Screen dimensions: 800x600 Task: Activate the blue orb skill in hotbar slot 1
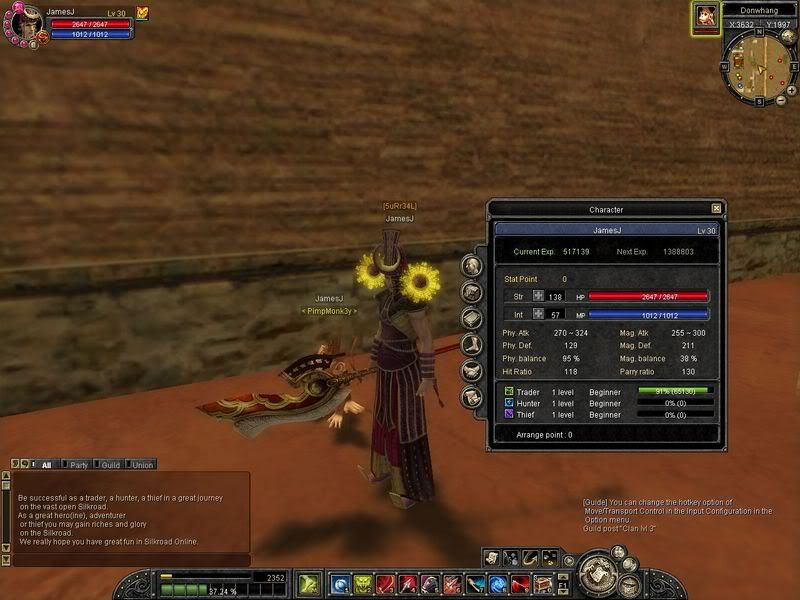point(341,583)
